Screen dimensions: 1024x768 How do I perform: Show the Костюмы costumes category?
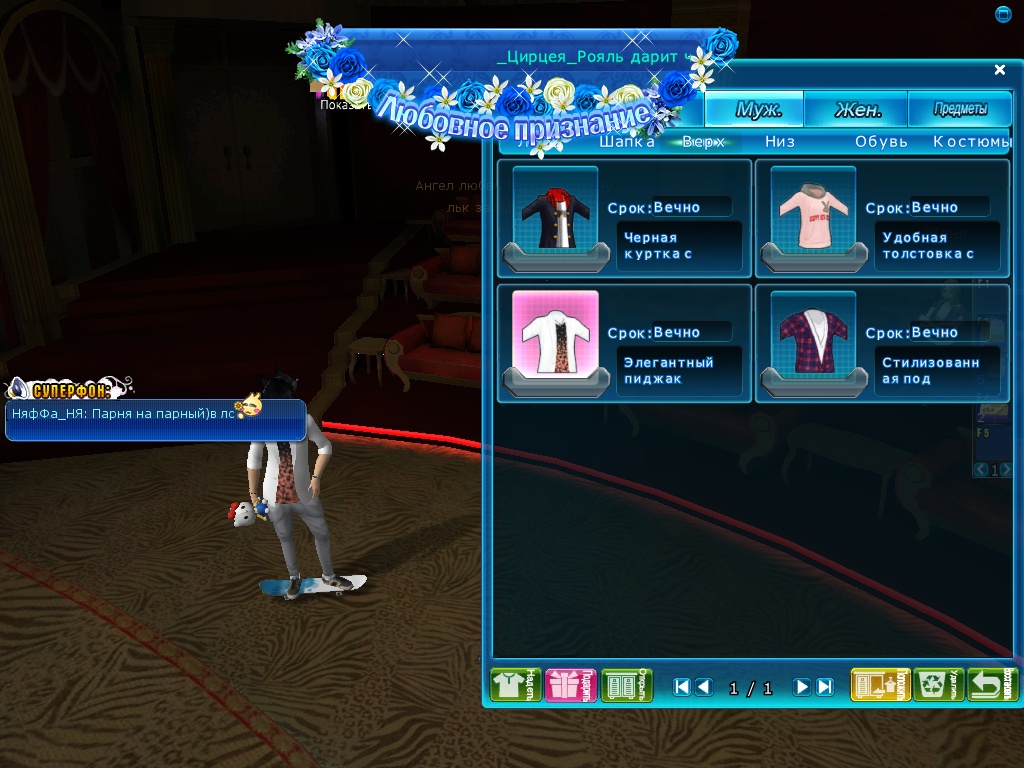(972, 142)
